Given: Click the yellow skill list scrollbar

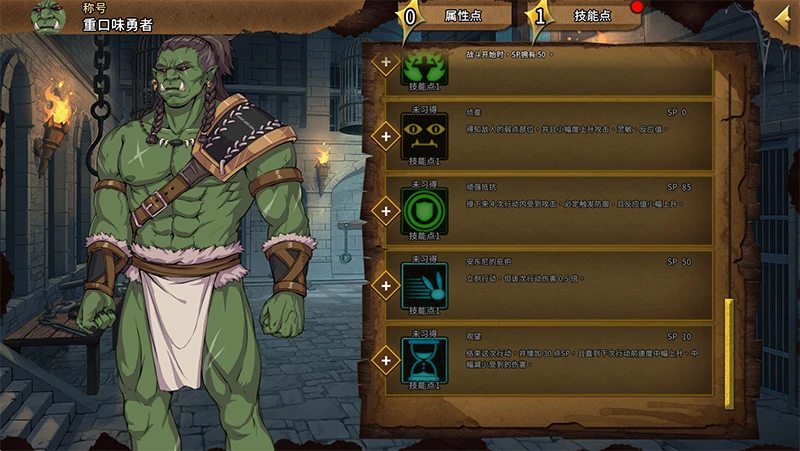Looking at the screenshot, I should (x=729, y=352).
